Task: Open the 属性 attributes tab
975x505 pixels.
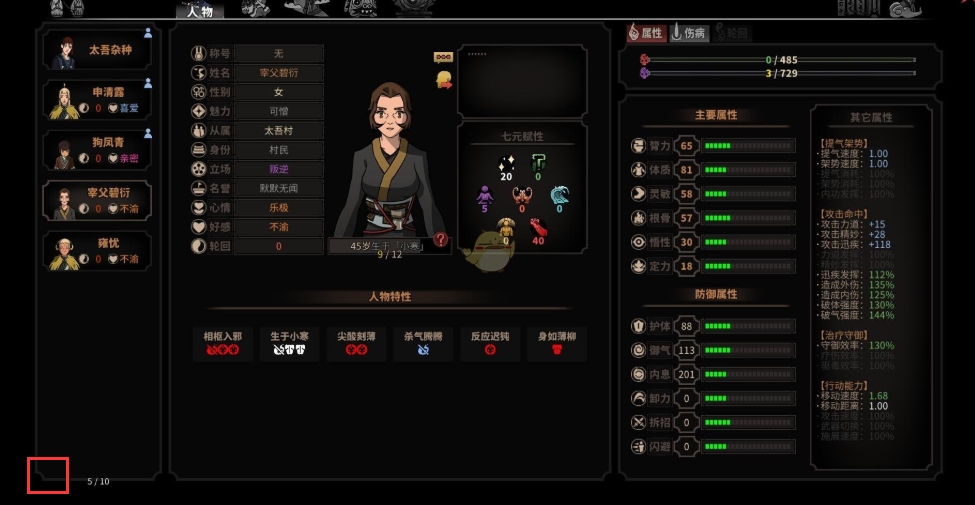Action: coord(646,33)
